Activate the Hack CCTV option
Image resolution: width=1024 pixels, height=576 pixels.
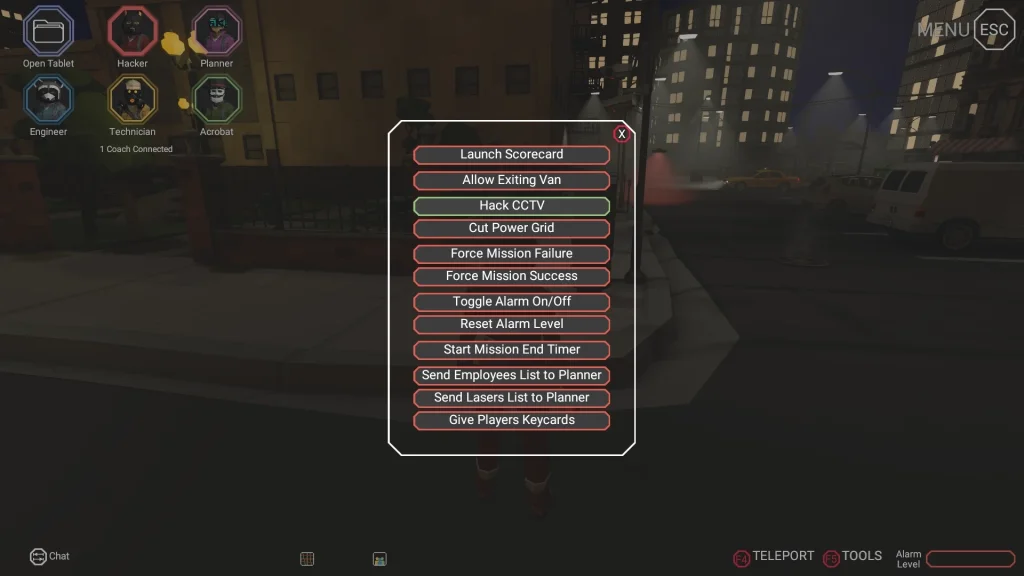click(x=511, y=206)
